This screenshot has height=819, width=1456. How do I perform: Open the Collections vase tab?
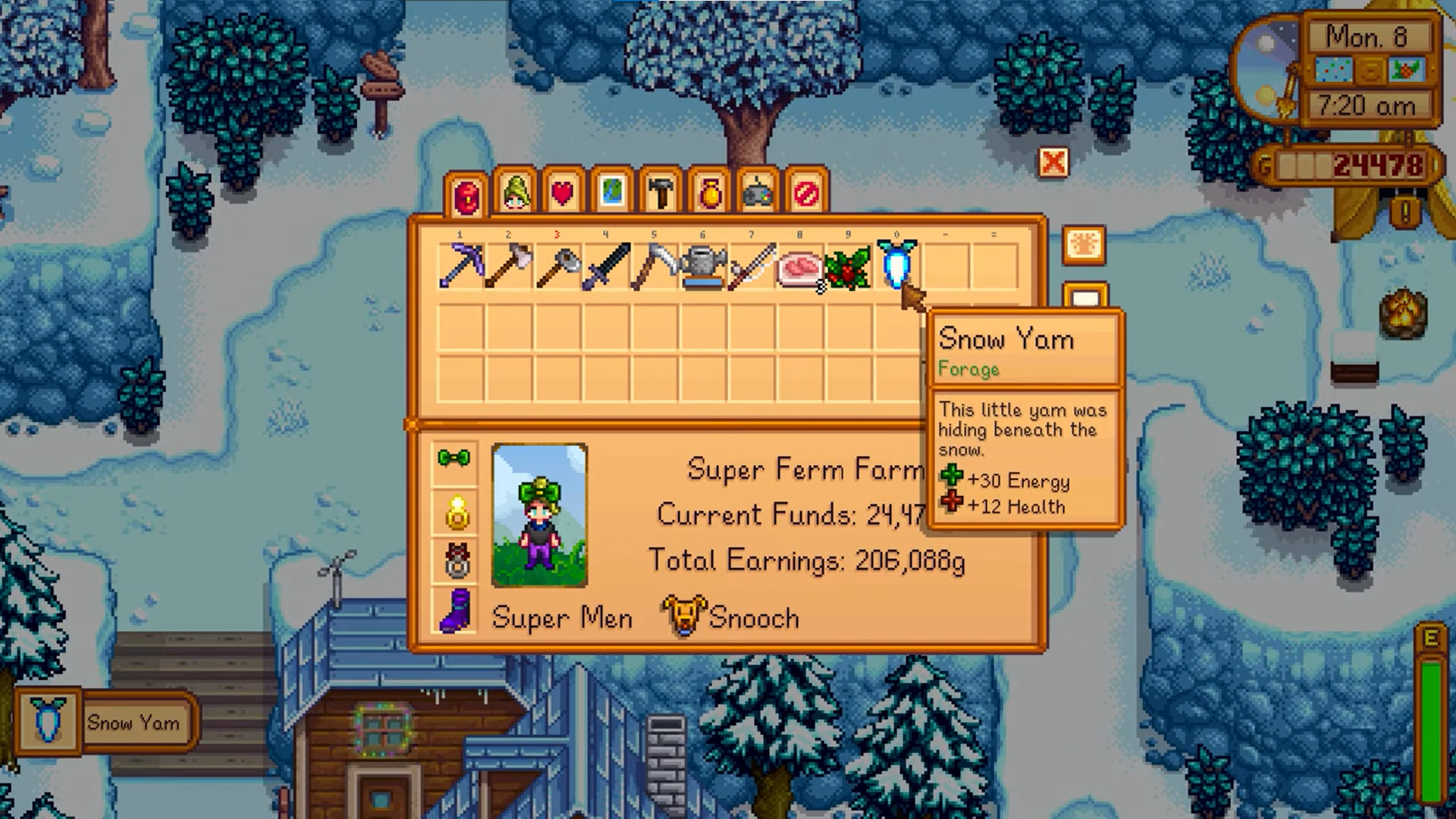tap(710, 193)
